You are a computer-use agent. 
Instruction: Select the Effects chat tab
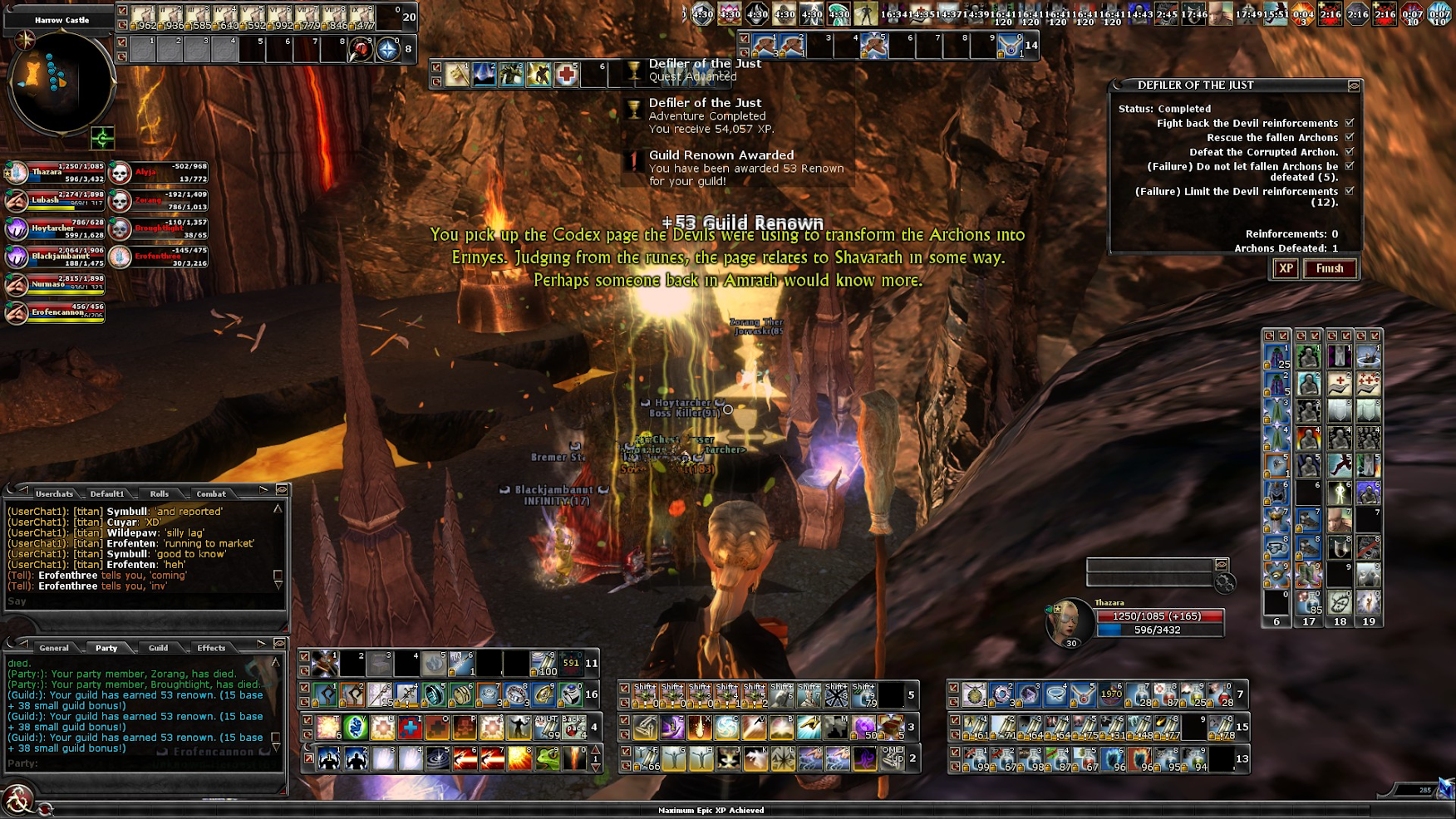coord(211,648)
